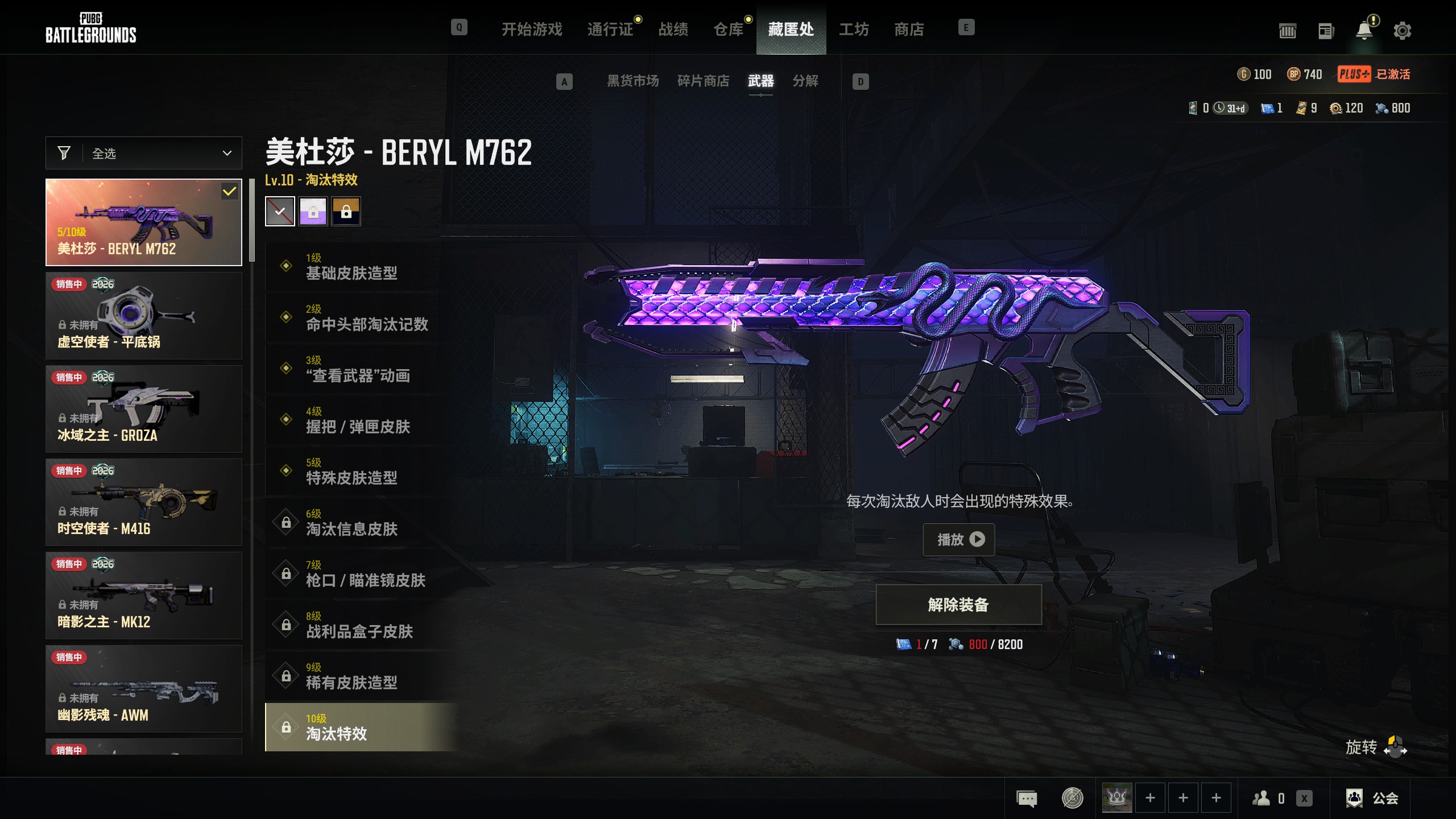Screen dimensions: 1456x819
Task: Open the gear settings icon
Action: click(x=1402, y=31)
